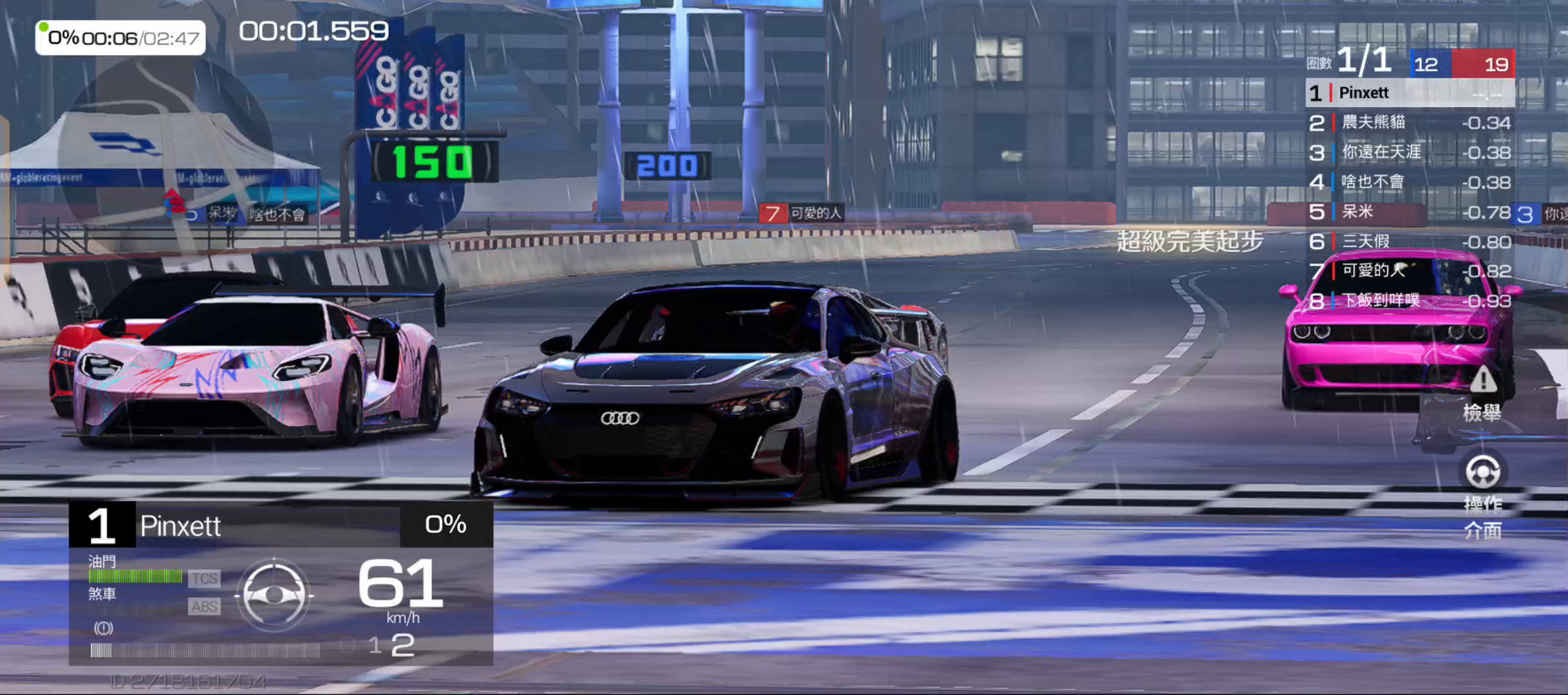Choose 三天假 in the ranking list

coord(1409,242)
